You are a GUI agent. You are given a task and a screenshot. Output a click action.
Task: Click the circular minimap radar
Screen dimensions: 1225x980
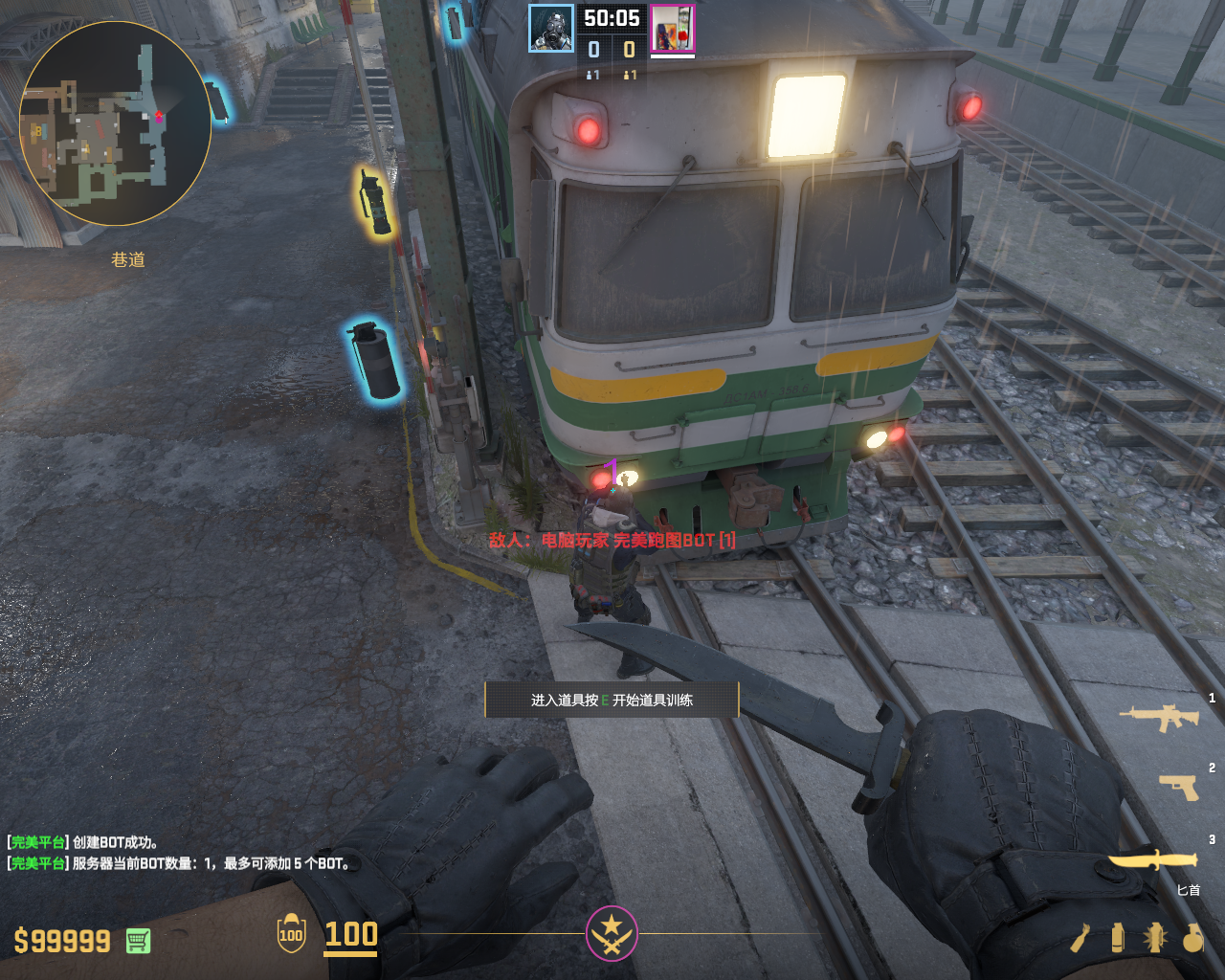coord(115,123)
